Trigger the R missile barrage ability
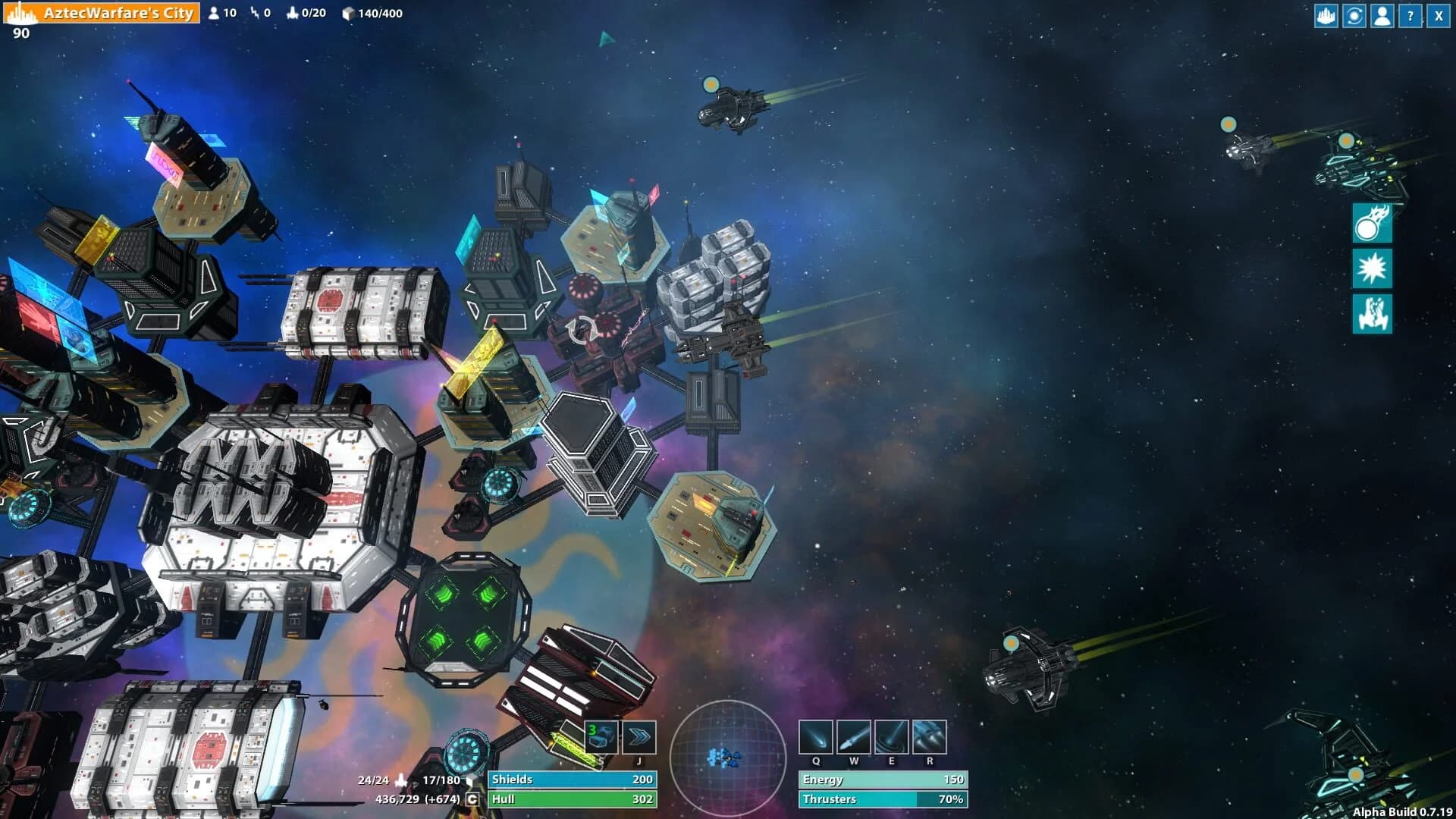The height and width of the screenshot is (819, 1456). pos(927,736)
